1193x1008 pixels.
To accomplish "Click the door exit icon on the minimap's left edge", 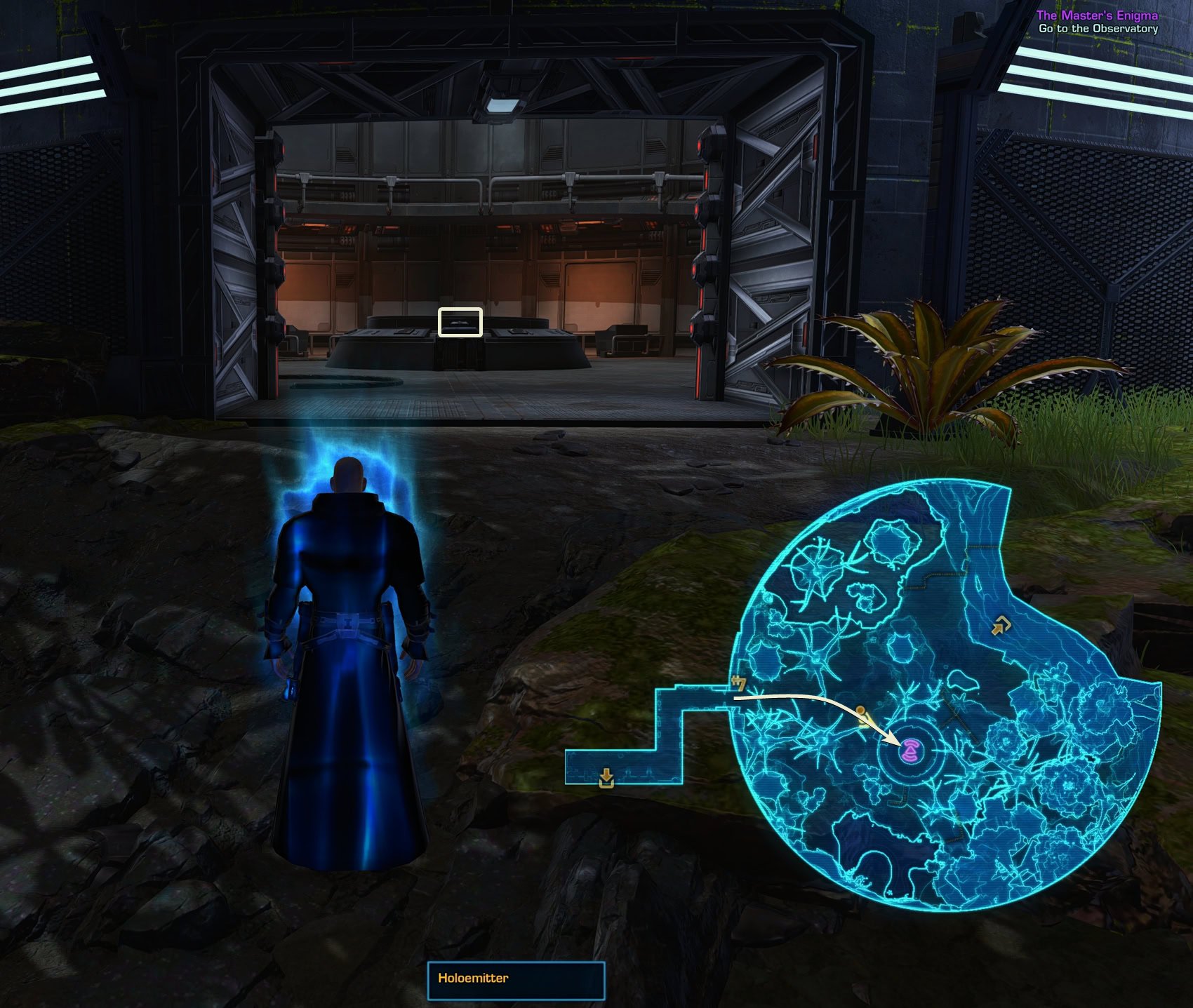I will (x=738, y=682).
